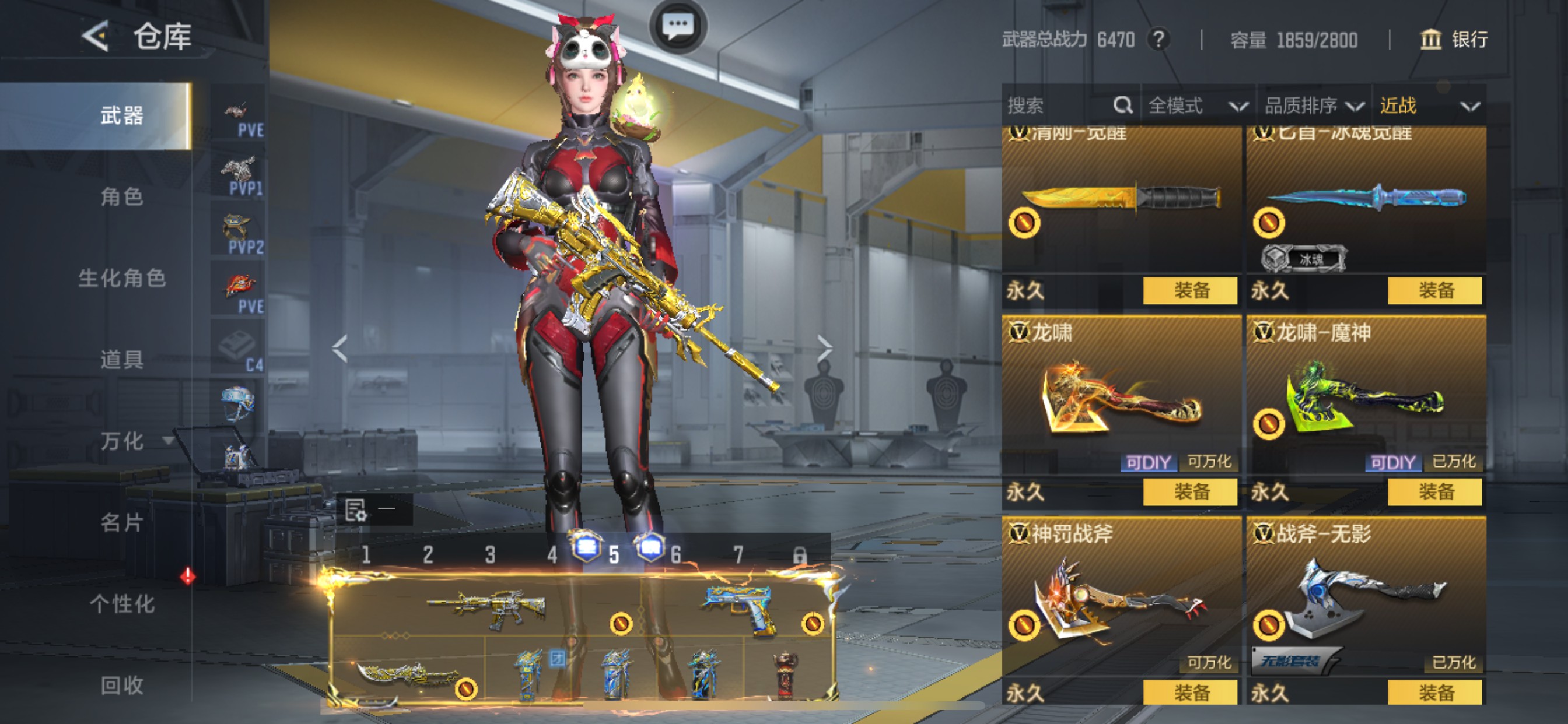Image resolution: width=1568 pixels, height=724 pixels.
Task: Open the 名片 name card category
Action: click(122, 523)
